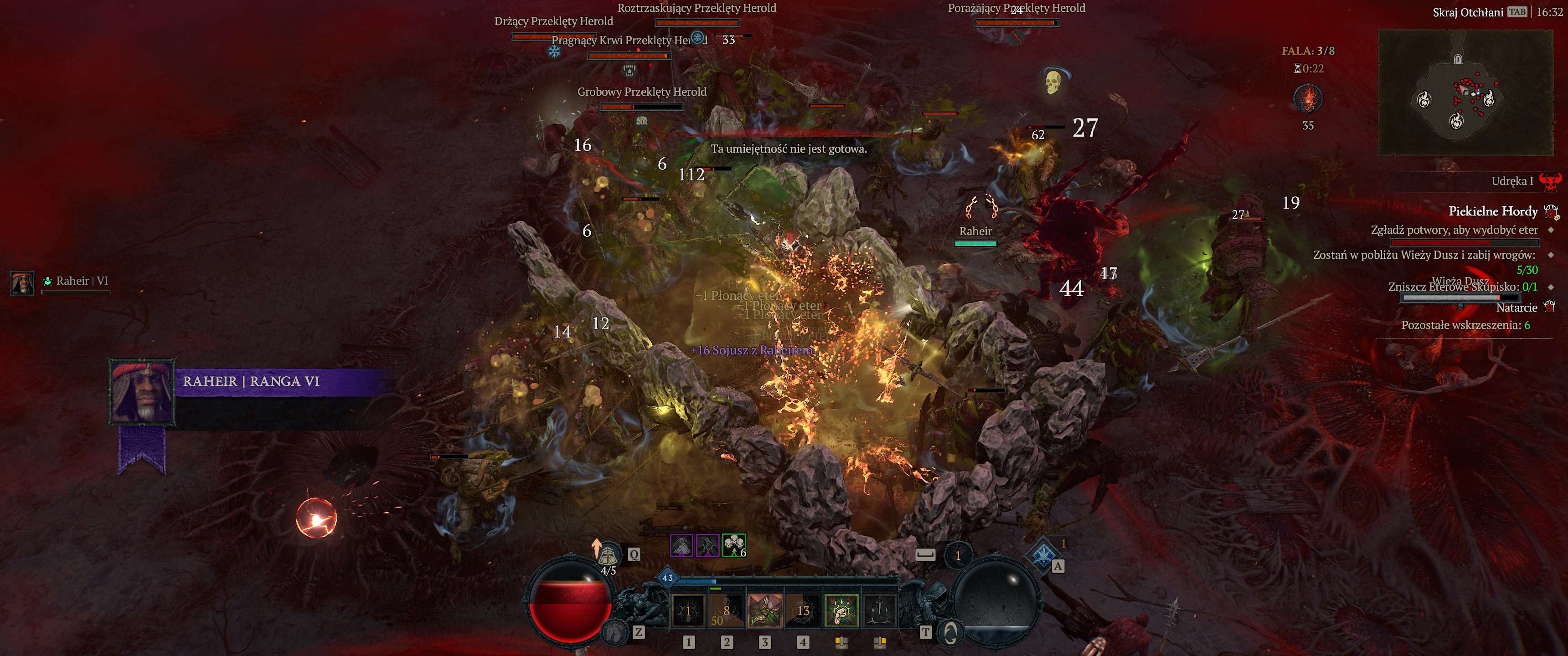
Task: Use the green clenched fist skill
Action: [x=841, y=611]
